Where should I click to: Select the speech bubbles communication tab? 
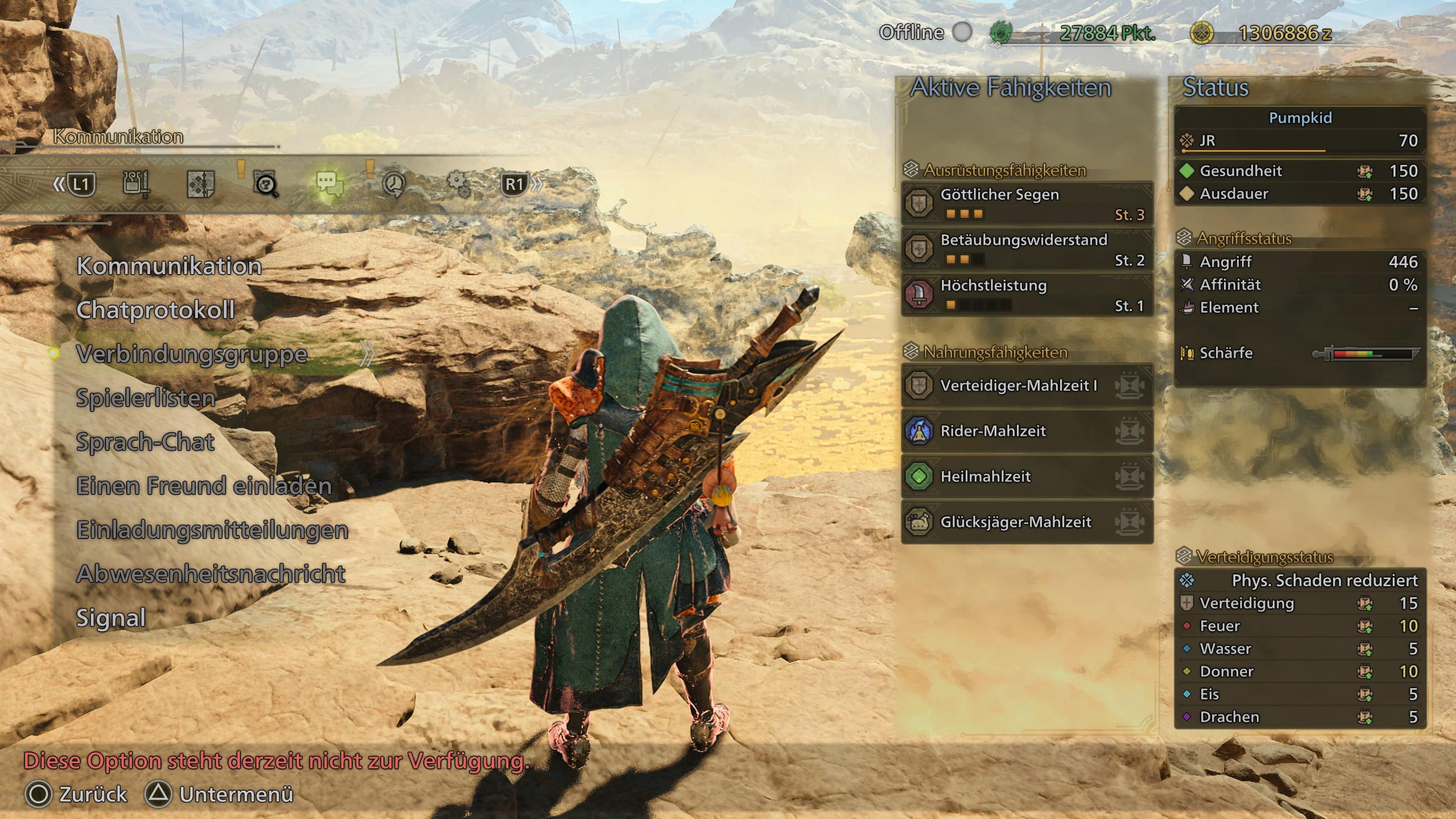329,184
